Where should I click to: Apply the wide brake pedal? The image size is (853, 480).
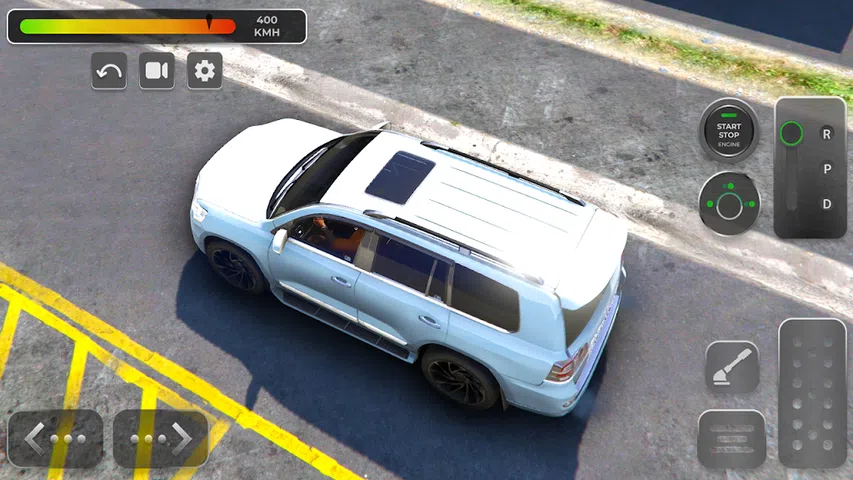click(732, 438)
